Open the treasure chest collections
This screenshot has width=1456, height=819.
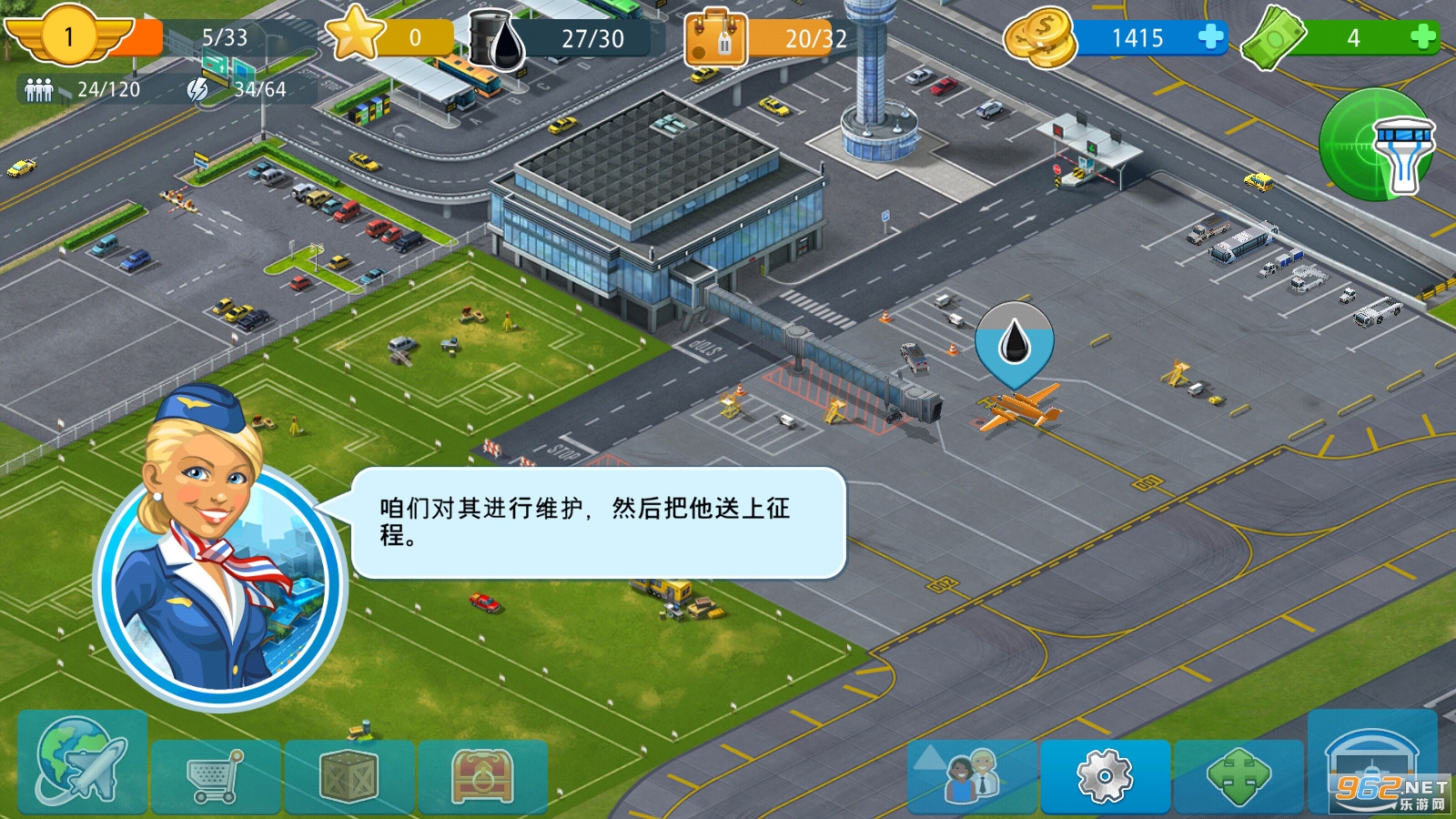point(482,776)
